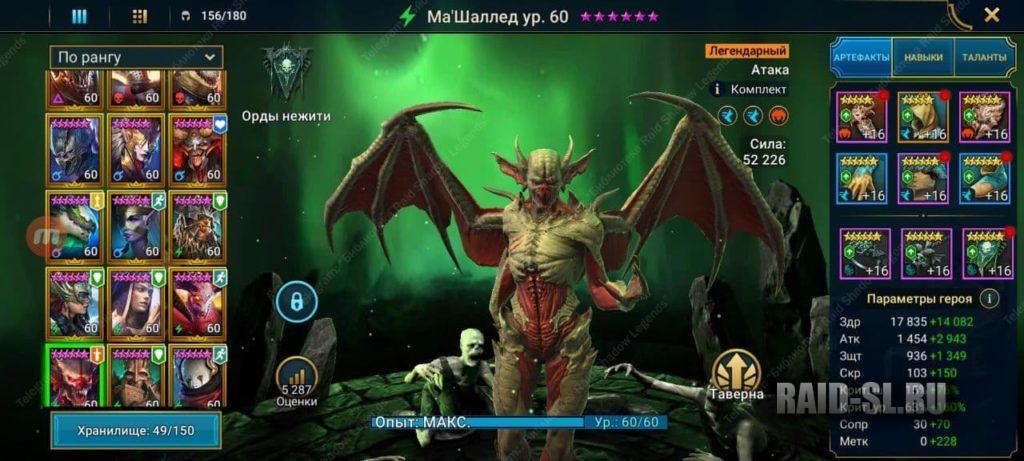Image resolution: width=1024 pixels, height=461 pixels.
Task: Switch to the compact grid view
Action: pos(140,16)
